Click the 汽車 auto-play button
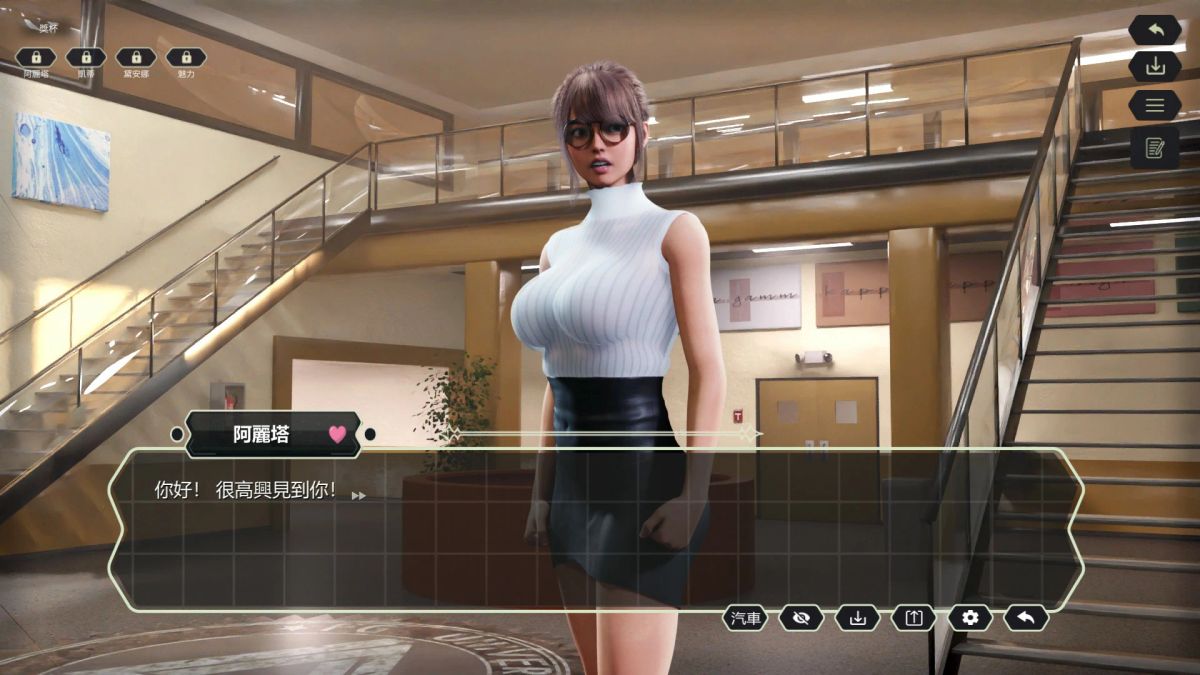 pos(746,618)
